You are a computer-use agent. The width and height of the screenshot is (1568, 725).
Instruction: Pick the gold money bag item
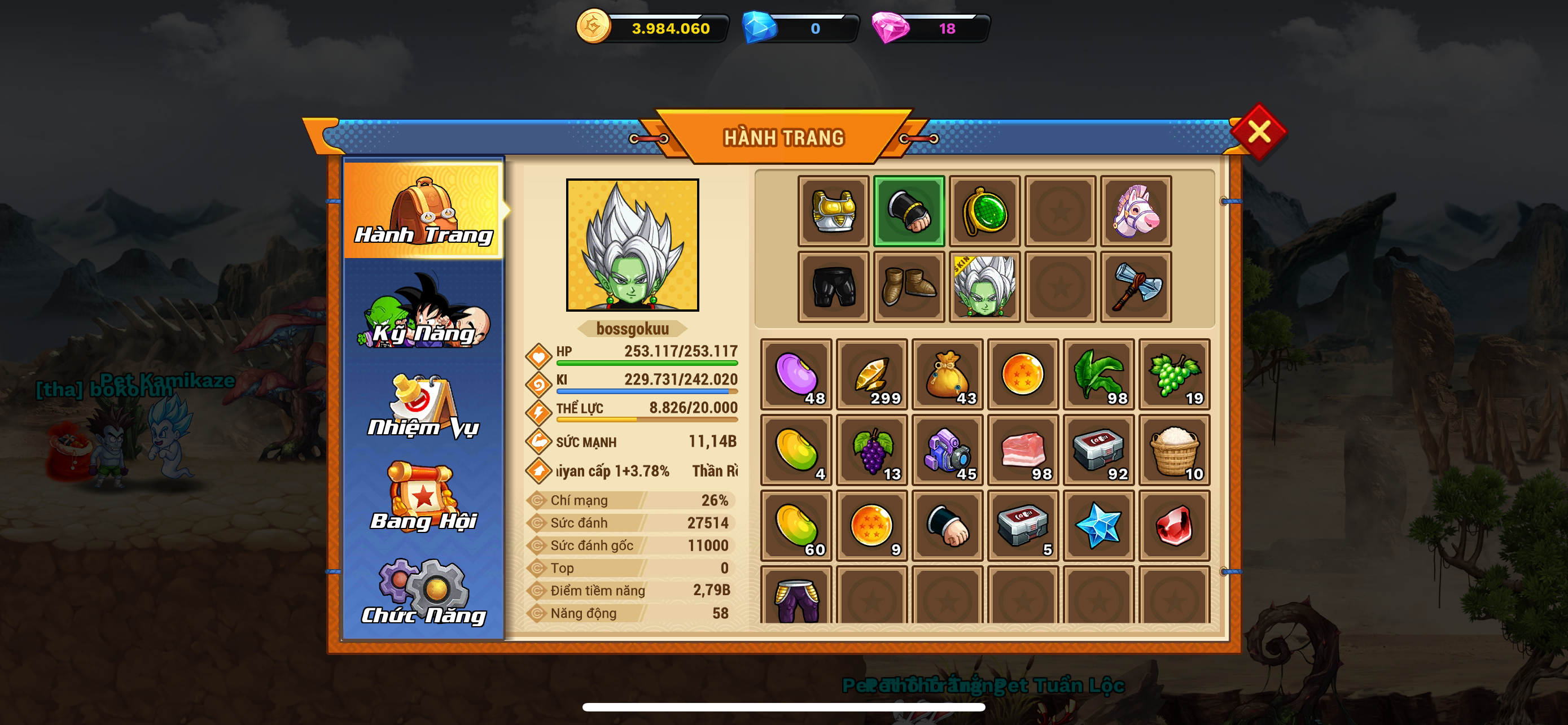click(947, 374)
